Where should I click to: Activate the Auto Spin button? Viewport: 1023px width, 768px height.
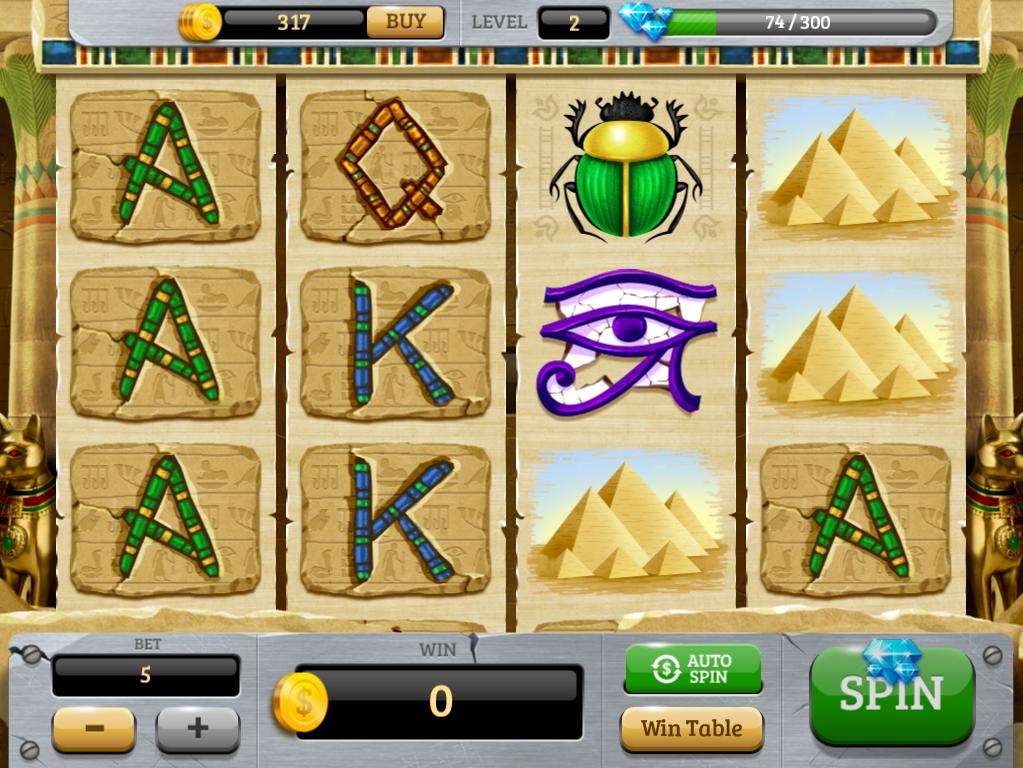692,669
